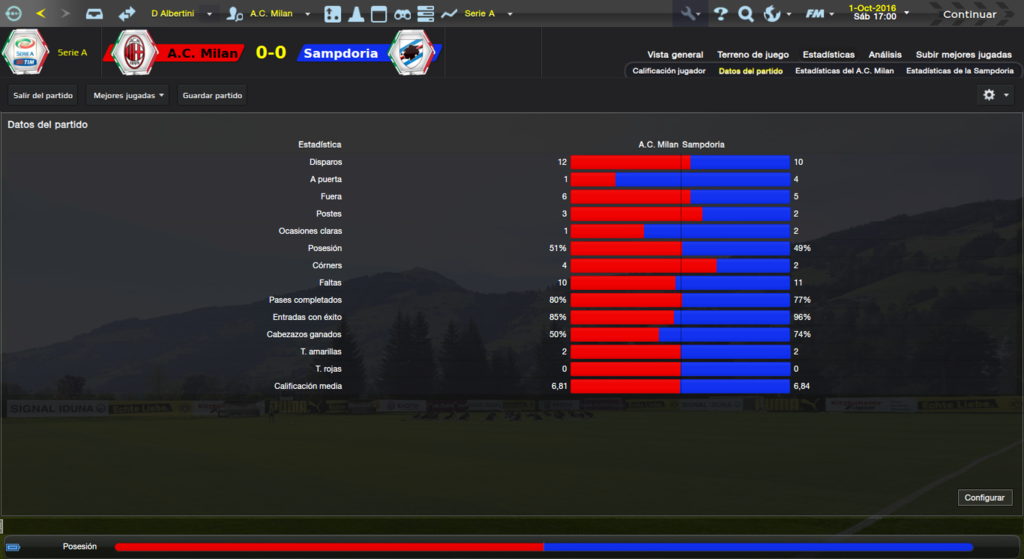Select Datos del partido sub-tab
Screen dimensions: 1024x559
(750, 71)
